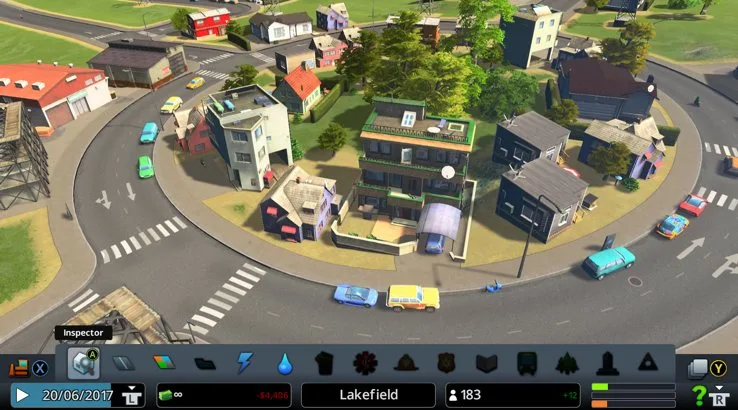Open the Districts tool

pyautogui.click(x=204, y=363)
